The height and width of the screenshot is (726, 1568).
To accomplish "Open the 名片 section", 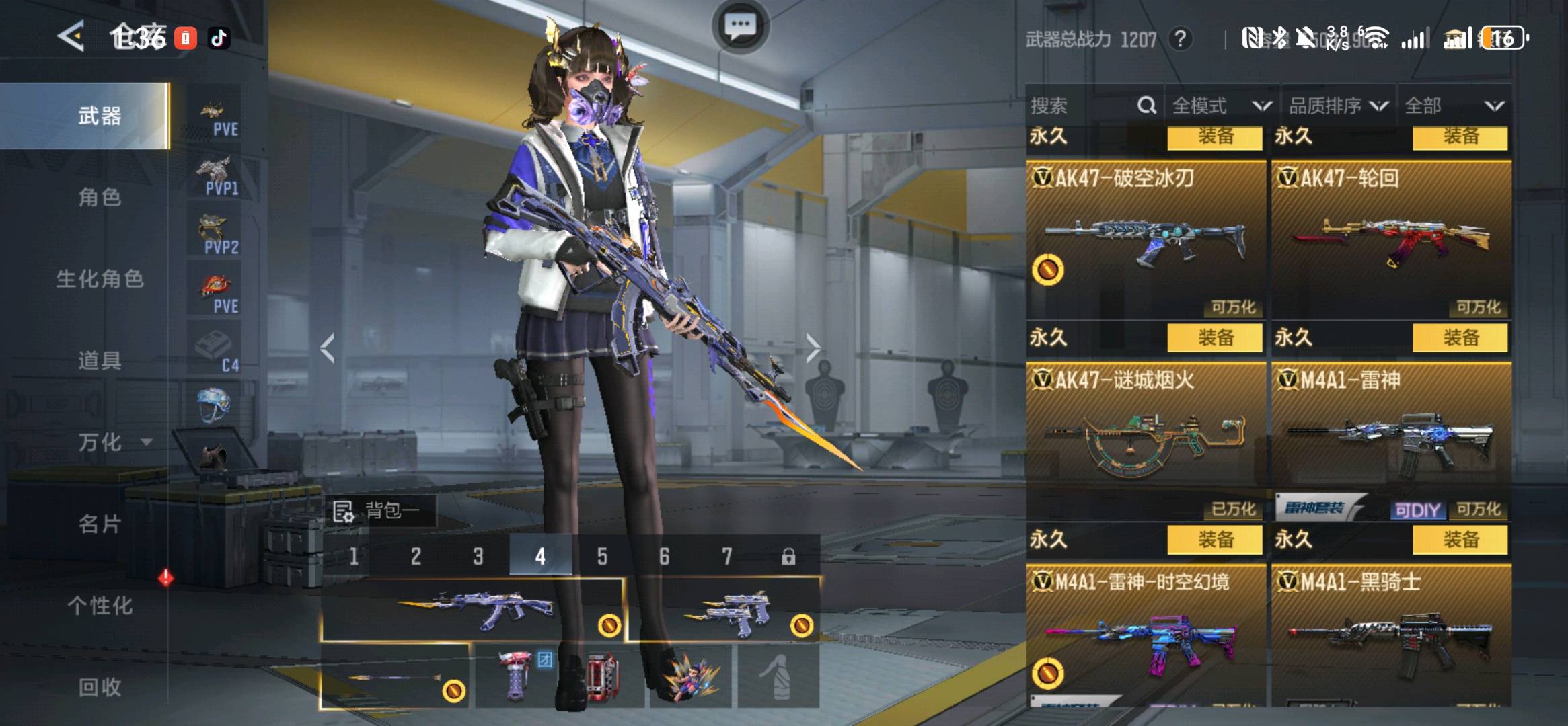I will pos(100,524).
